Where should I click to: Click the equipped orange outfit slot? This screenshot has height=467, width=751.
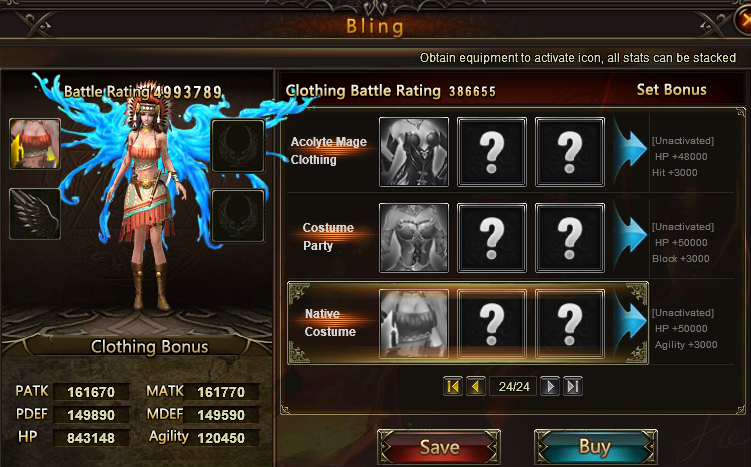[35, 144]
